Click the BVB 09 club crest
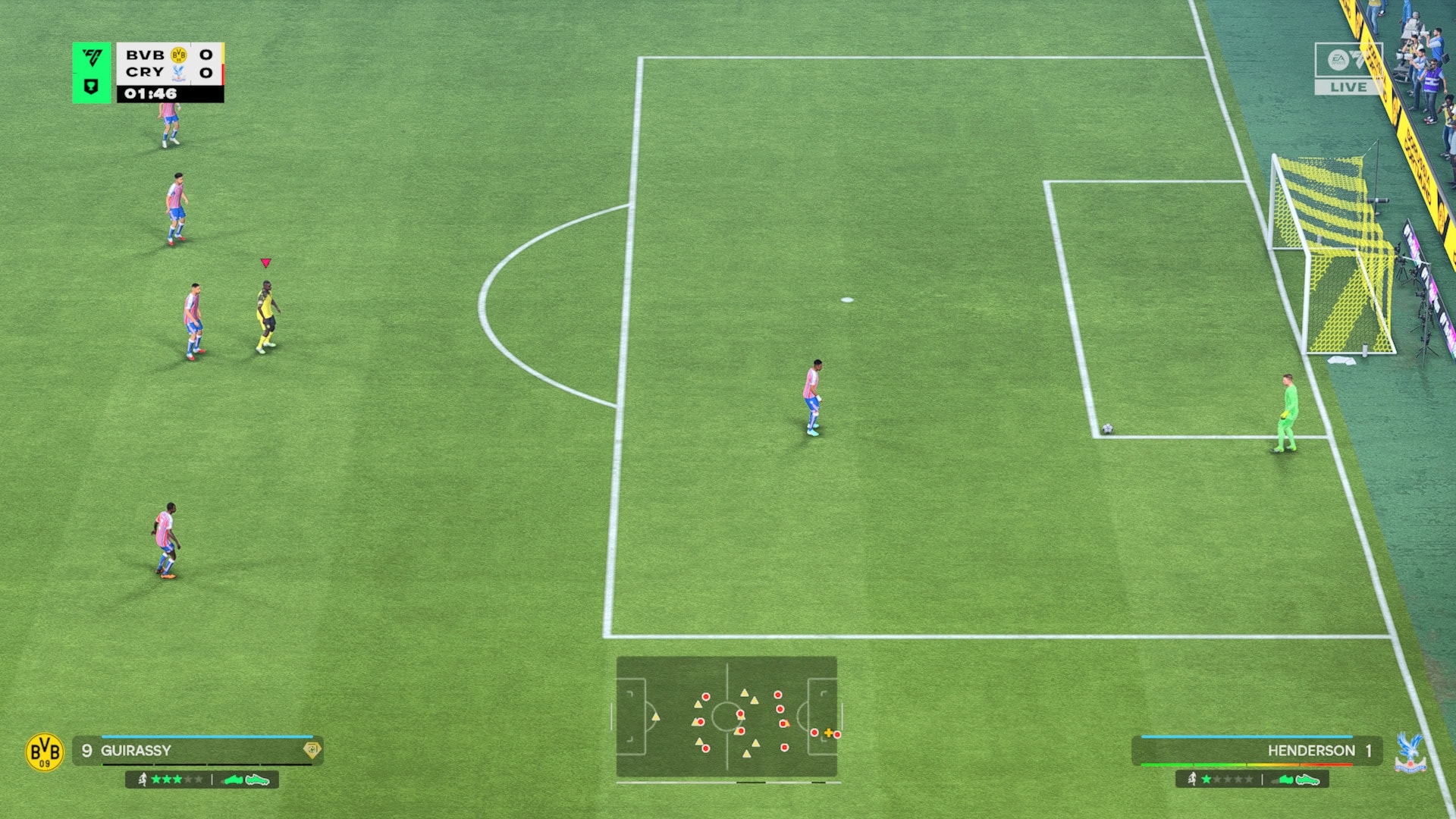Image resolution: width=1456 pixels, height=819 pixels. click(x=45, y=752)
